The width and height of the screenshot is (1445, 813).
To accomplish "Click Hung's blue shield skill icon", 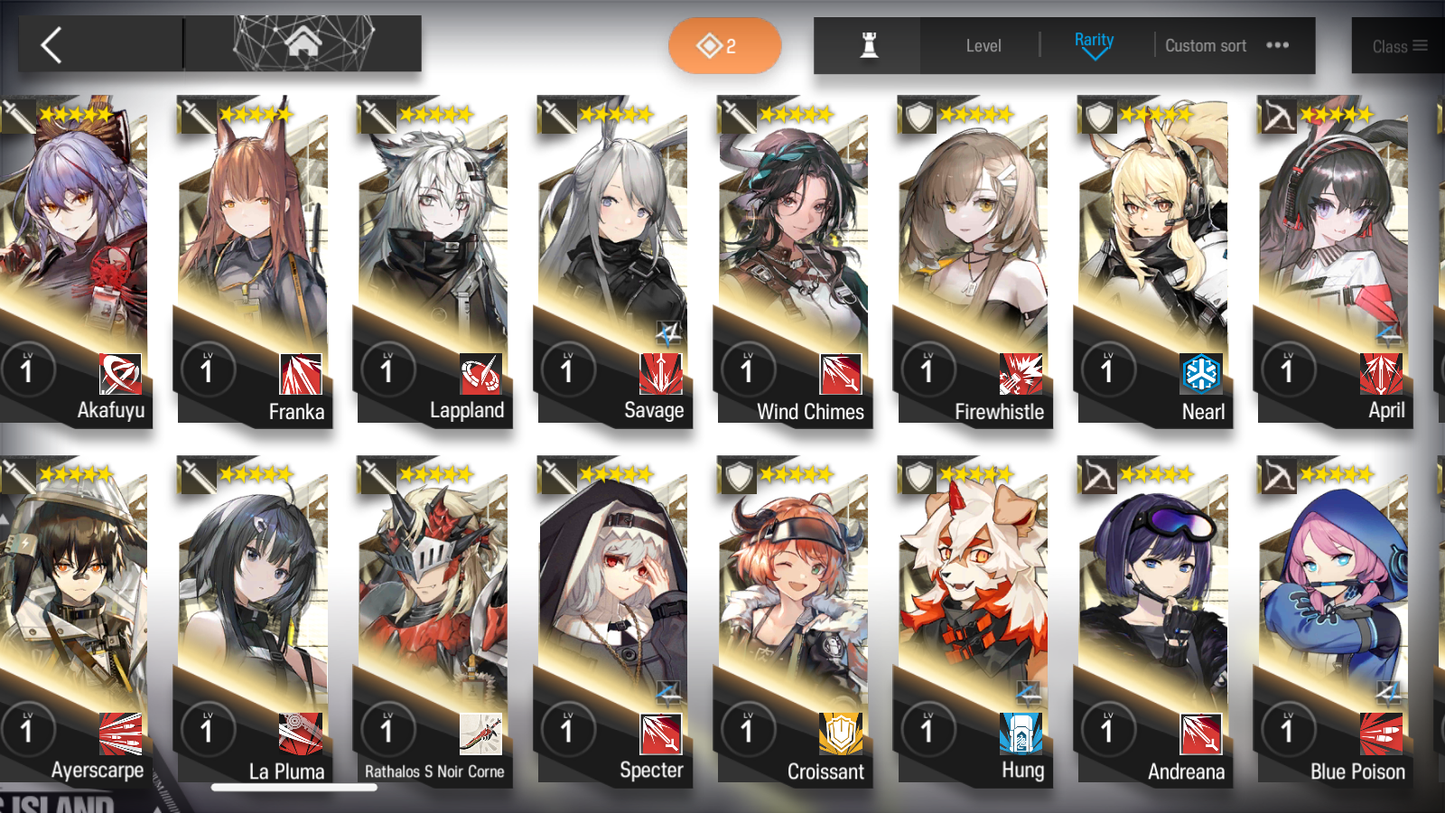I will tap(1022, 732).
